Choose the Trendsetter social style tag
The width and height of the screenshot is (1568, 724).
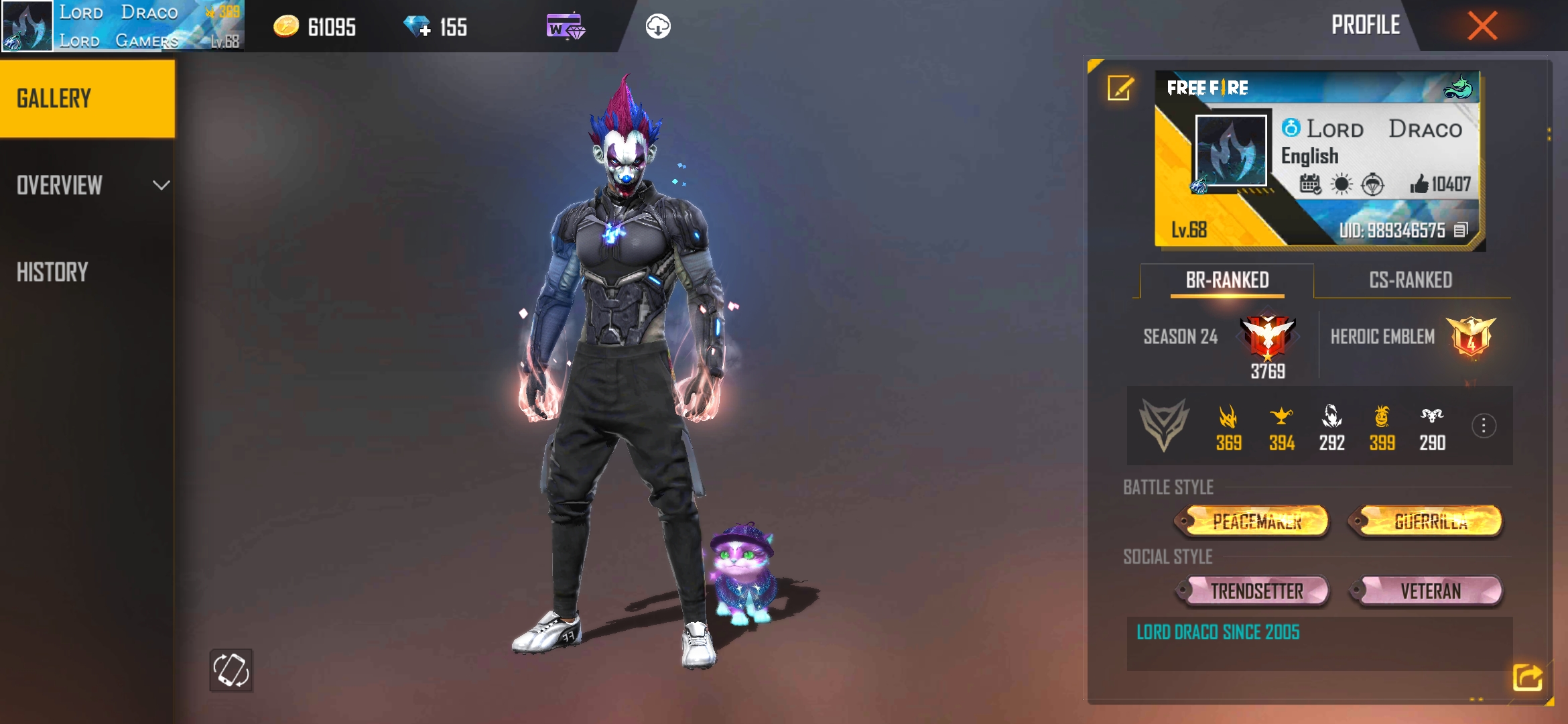pyautogui.click(x=1256, y=591)
